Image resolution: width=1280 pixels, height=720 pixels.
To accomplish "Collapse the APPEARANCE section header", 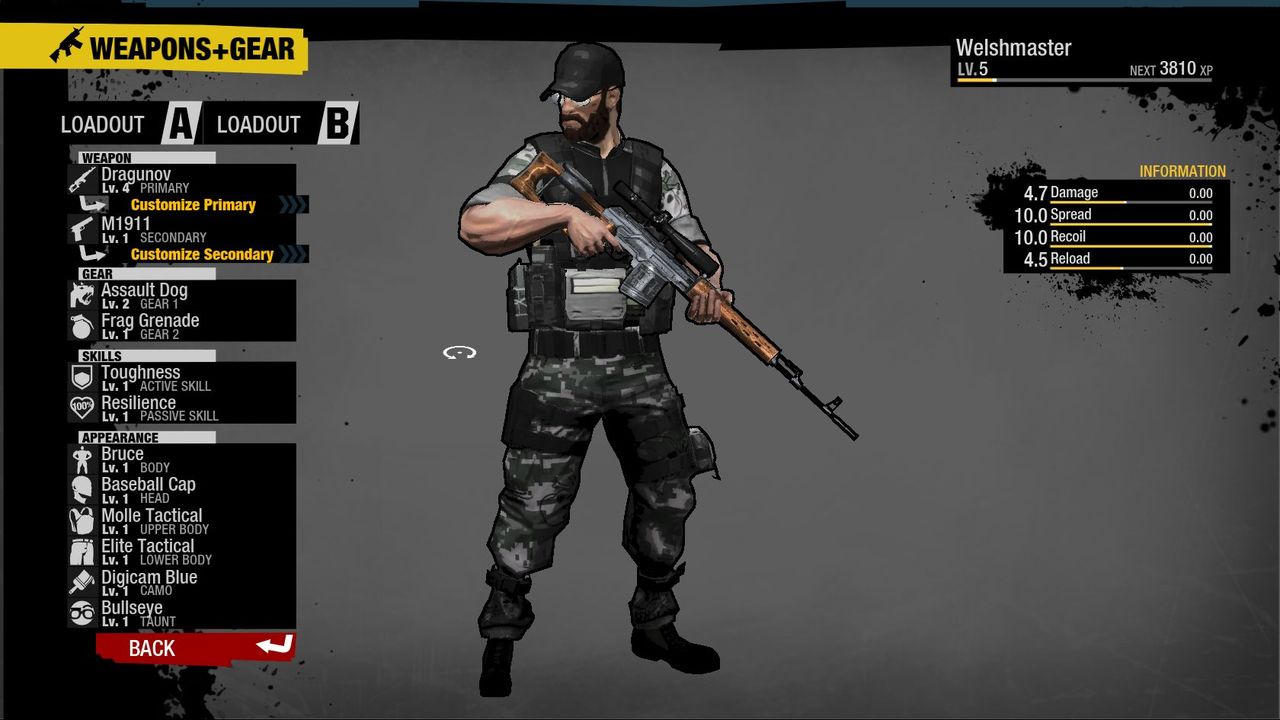I will pos(120,437).
